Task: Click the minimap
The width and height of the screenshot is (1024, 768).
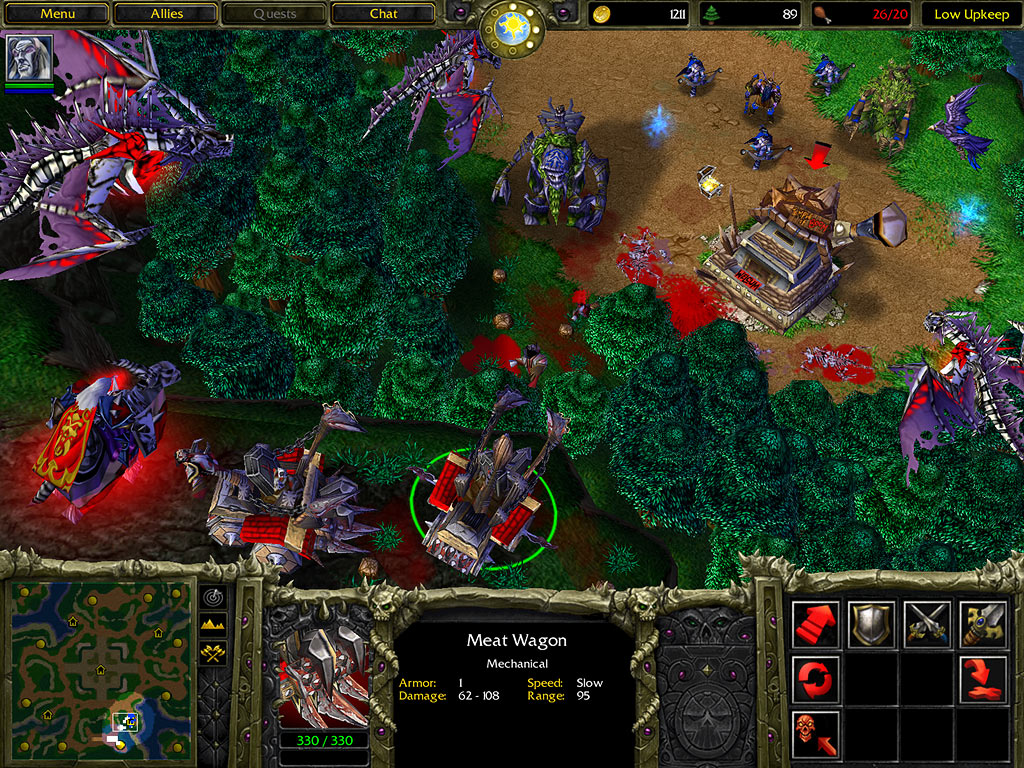Action: point(100,667)
